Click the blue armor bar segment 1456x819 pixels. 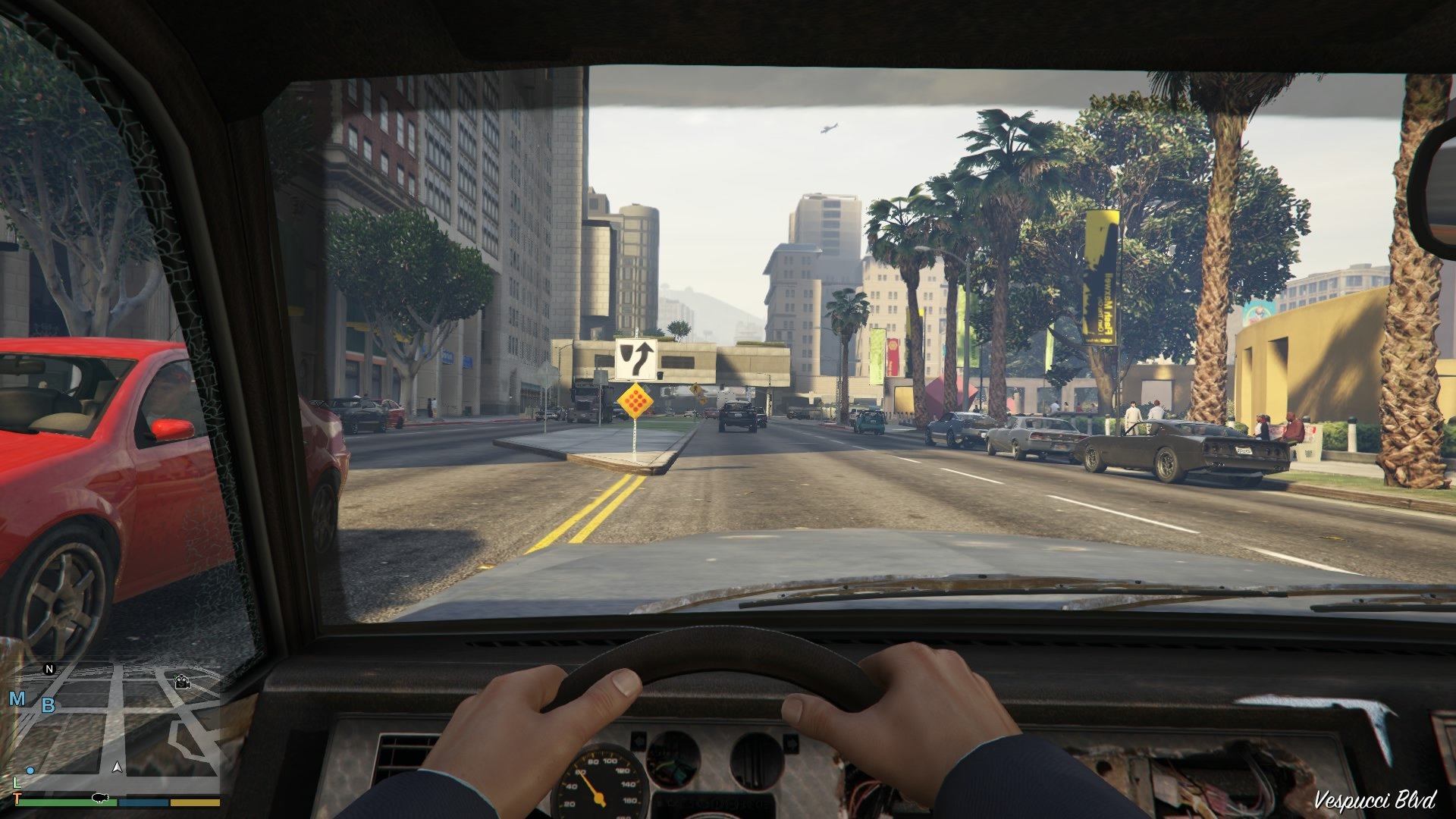point(143,801)
